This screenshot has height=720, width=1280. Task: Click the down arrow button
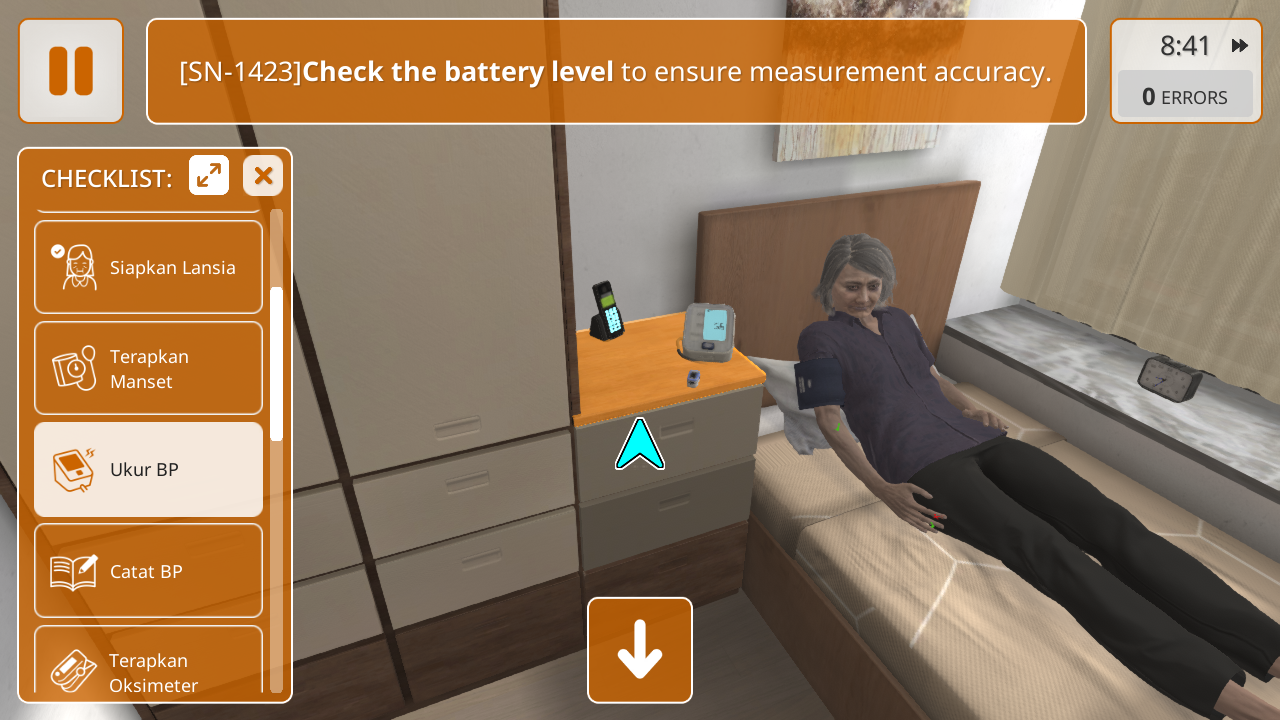[x=640, y=650]
